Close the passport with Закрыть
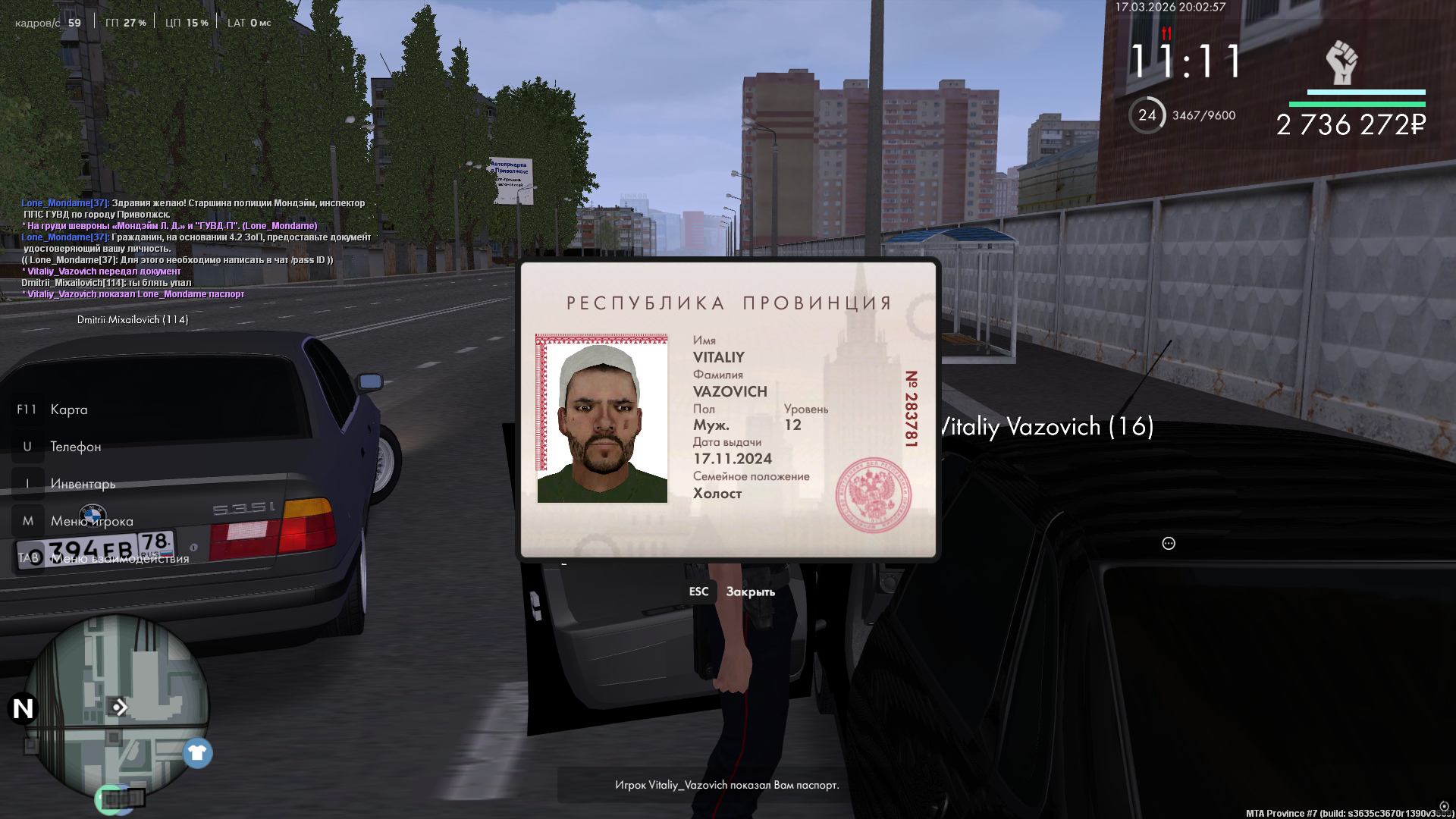 point(749,591)
